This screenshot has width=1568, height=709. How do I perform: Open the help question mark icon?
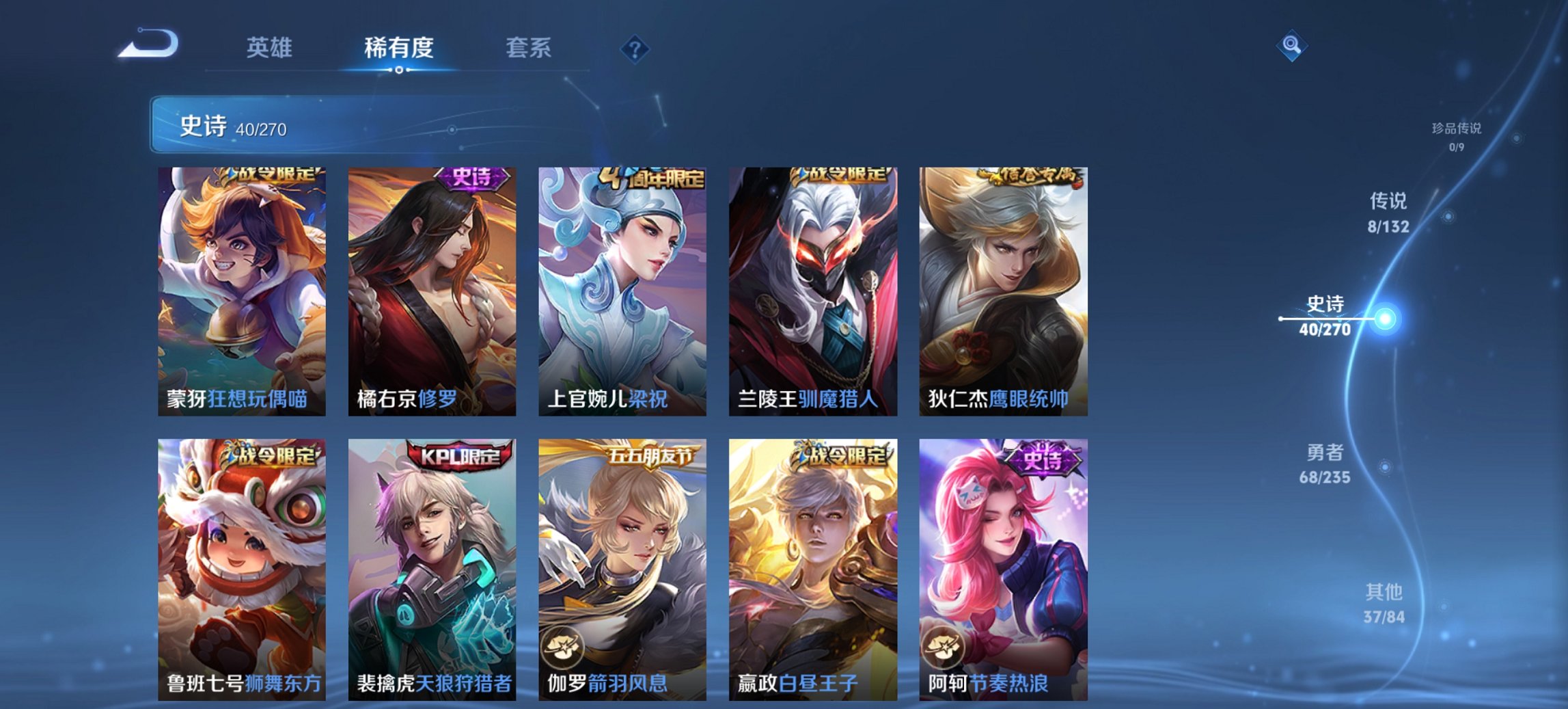635,49
